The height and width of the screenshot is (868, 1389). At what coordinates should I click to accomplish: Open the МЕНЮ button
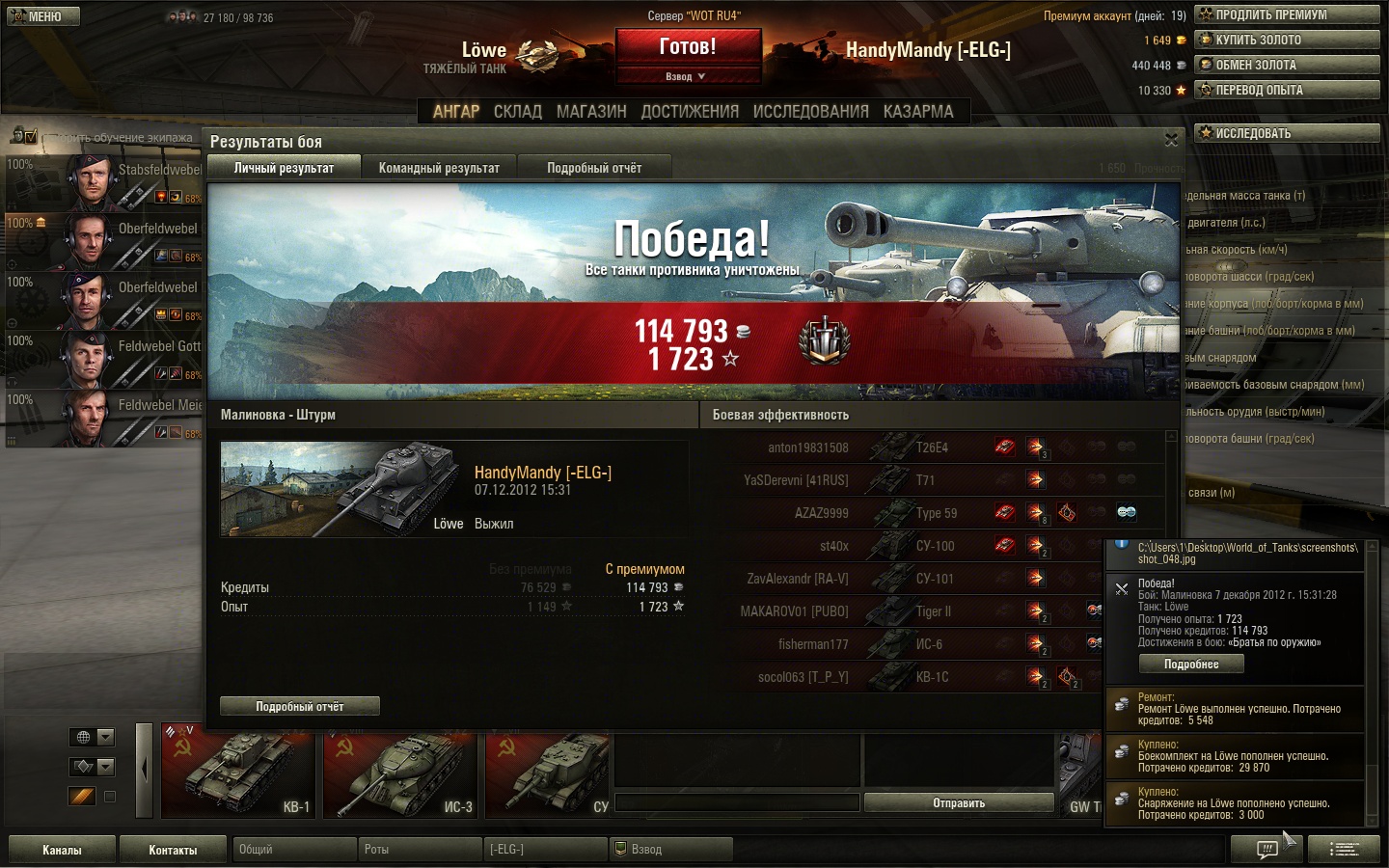43,16
